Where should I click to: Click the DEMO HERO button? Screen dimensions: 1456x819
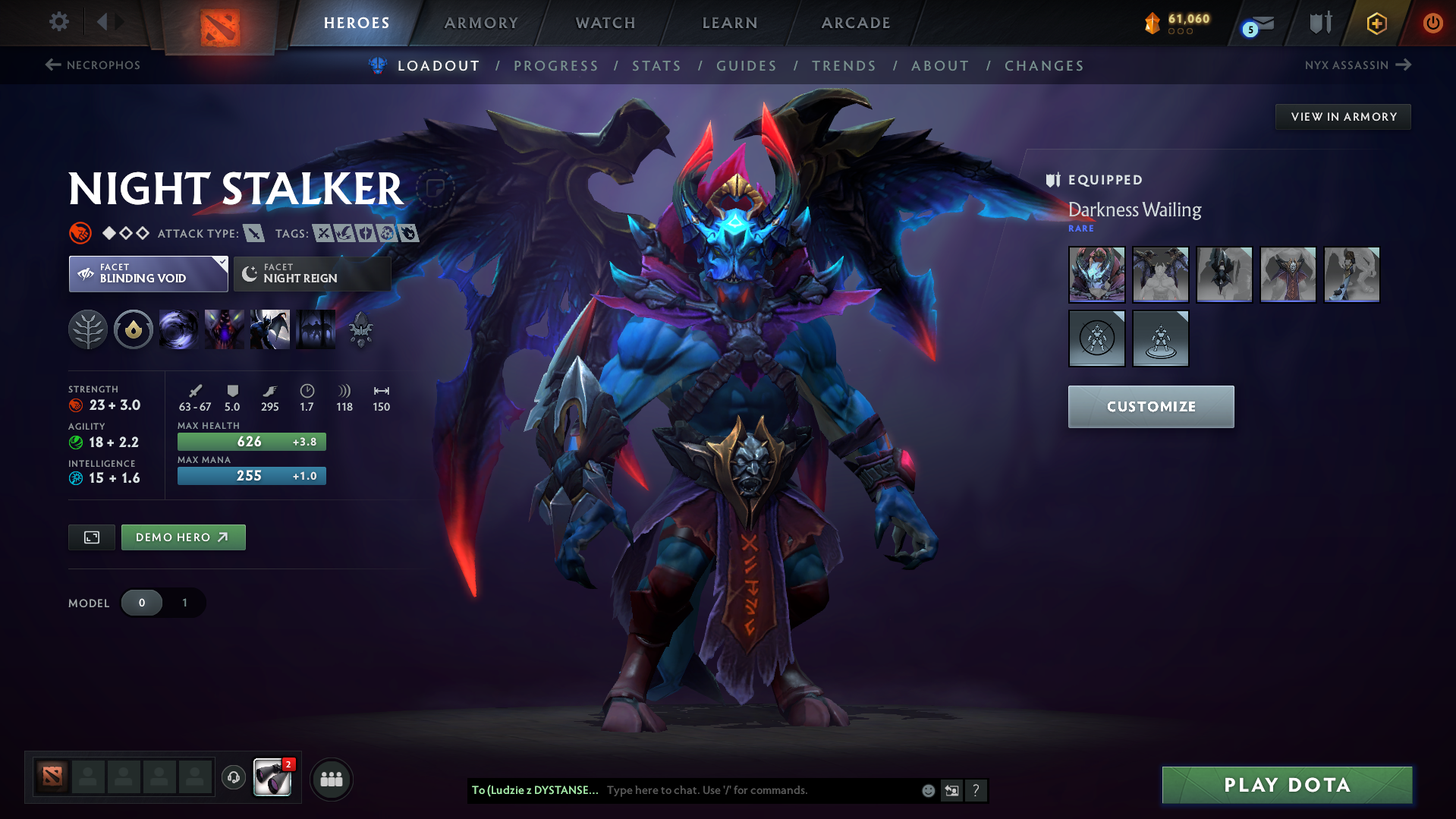183,537
